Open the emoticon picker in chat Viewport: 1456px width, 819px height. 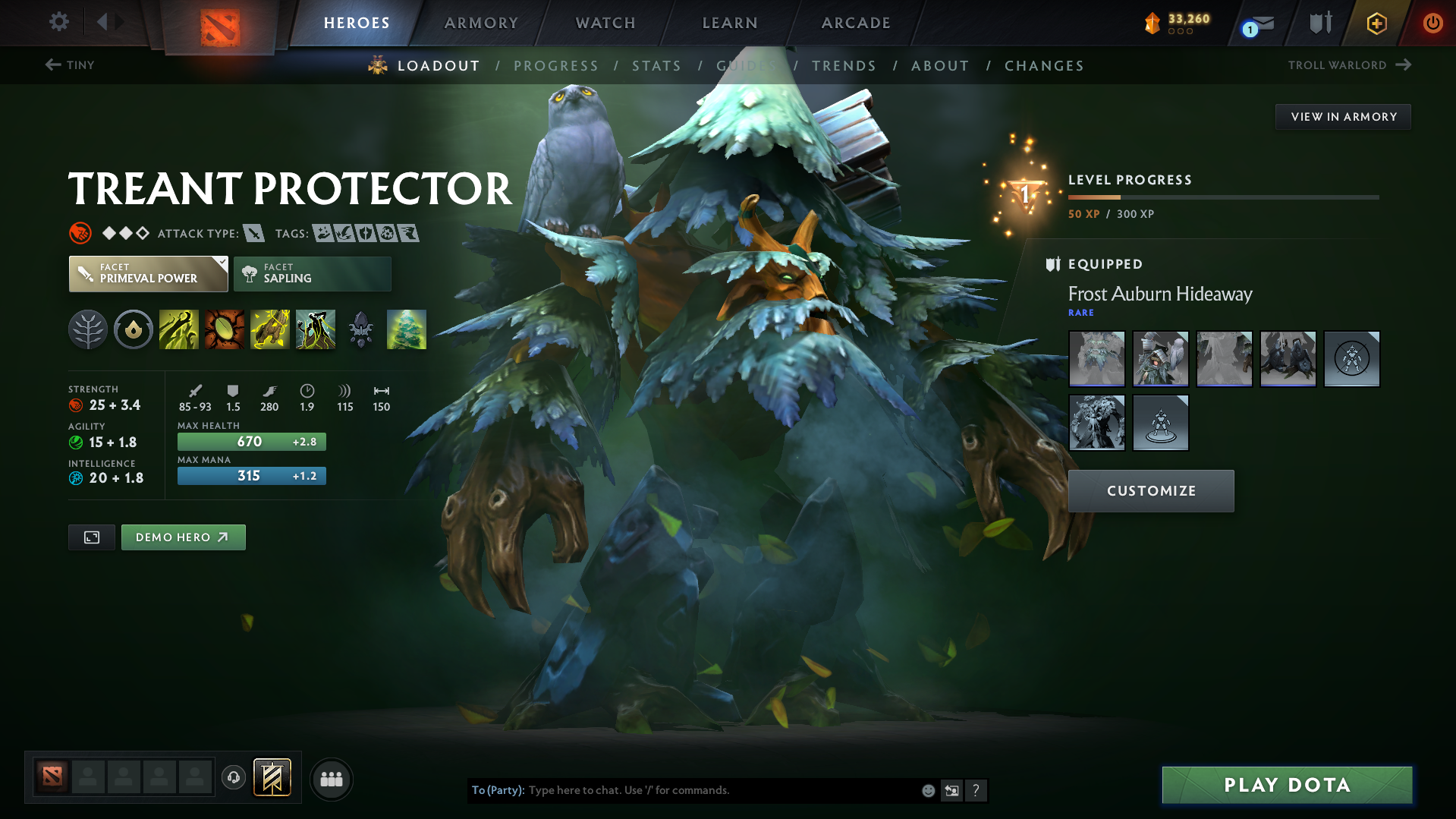[x=928, y=790]
